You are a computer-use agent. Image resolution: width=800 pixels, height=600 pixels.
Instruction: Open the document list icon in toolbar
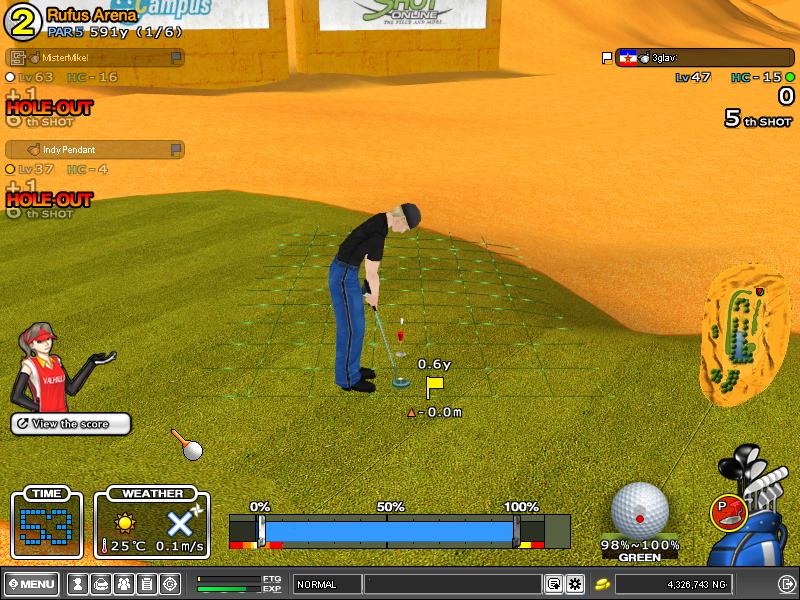pos(146,584)
